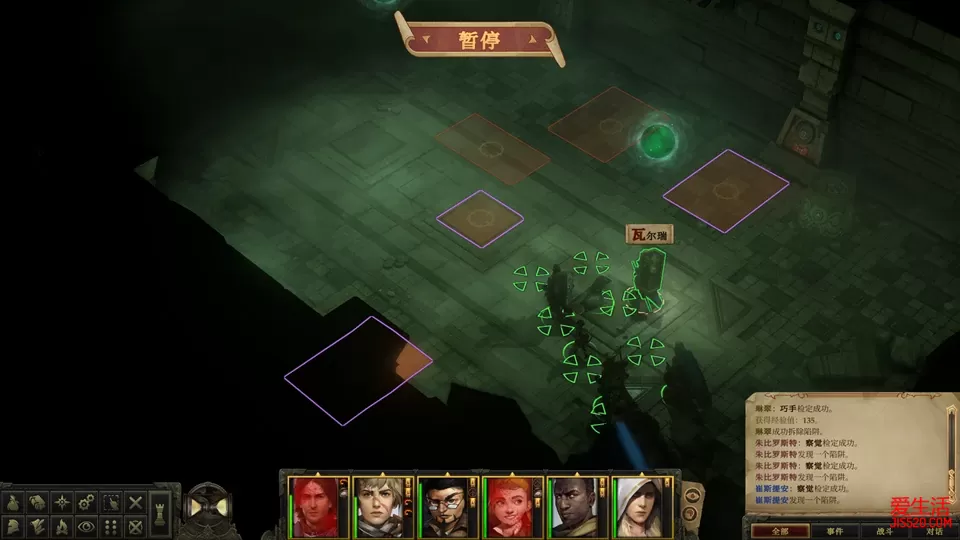This screenshot has height=540, width=960.
Task: Click the crossed X stop icon
Action: (136, 502)
